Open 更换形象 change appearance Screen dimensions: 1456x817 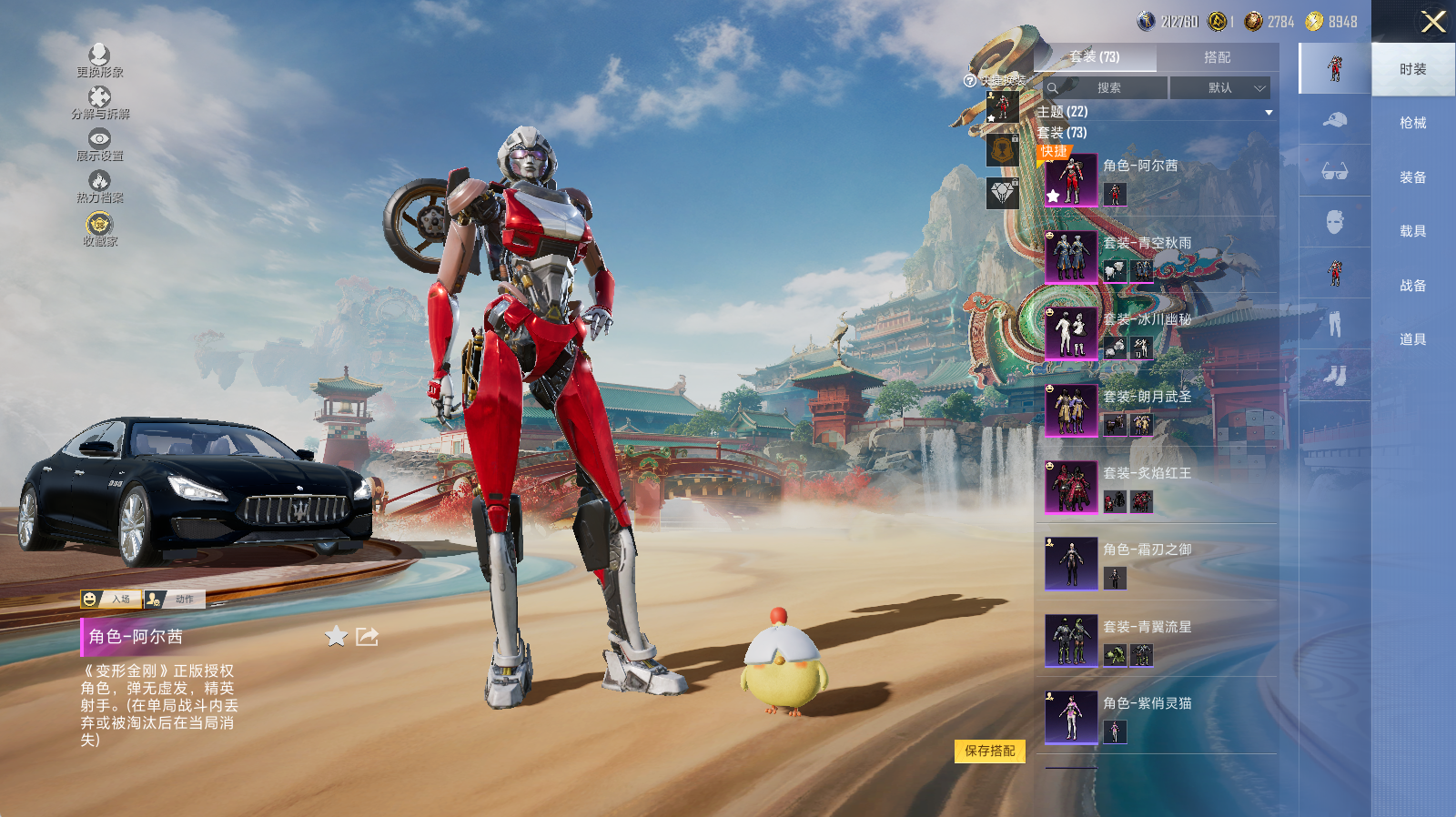(x=99, y=60)
